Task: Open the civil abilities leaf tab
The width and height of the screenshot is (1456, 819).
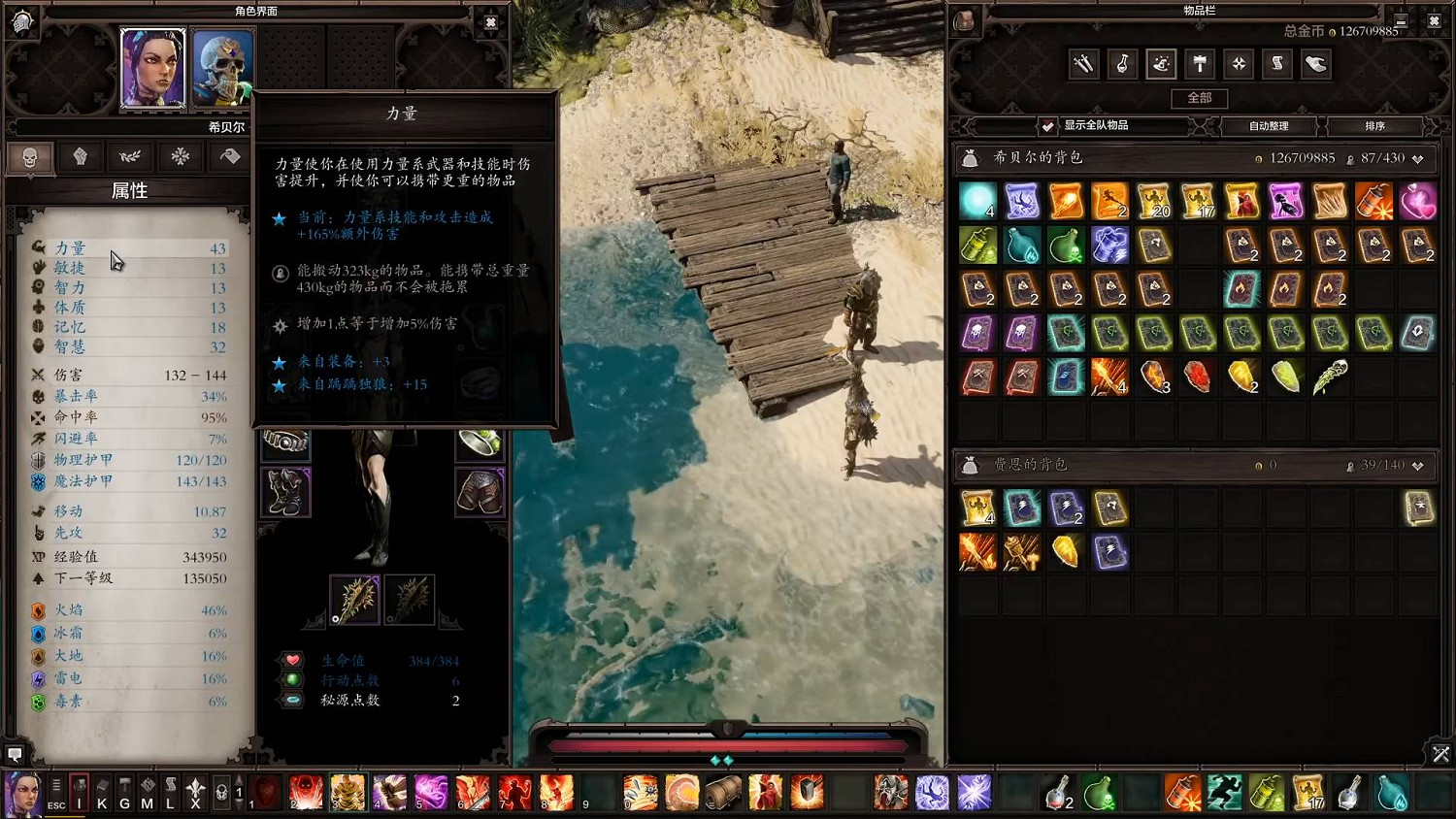Action: click(130, 156)
